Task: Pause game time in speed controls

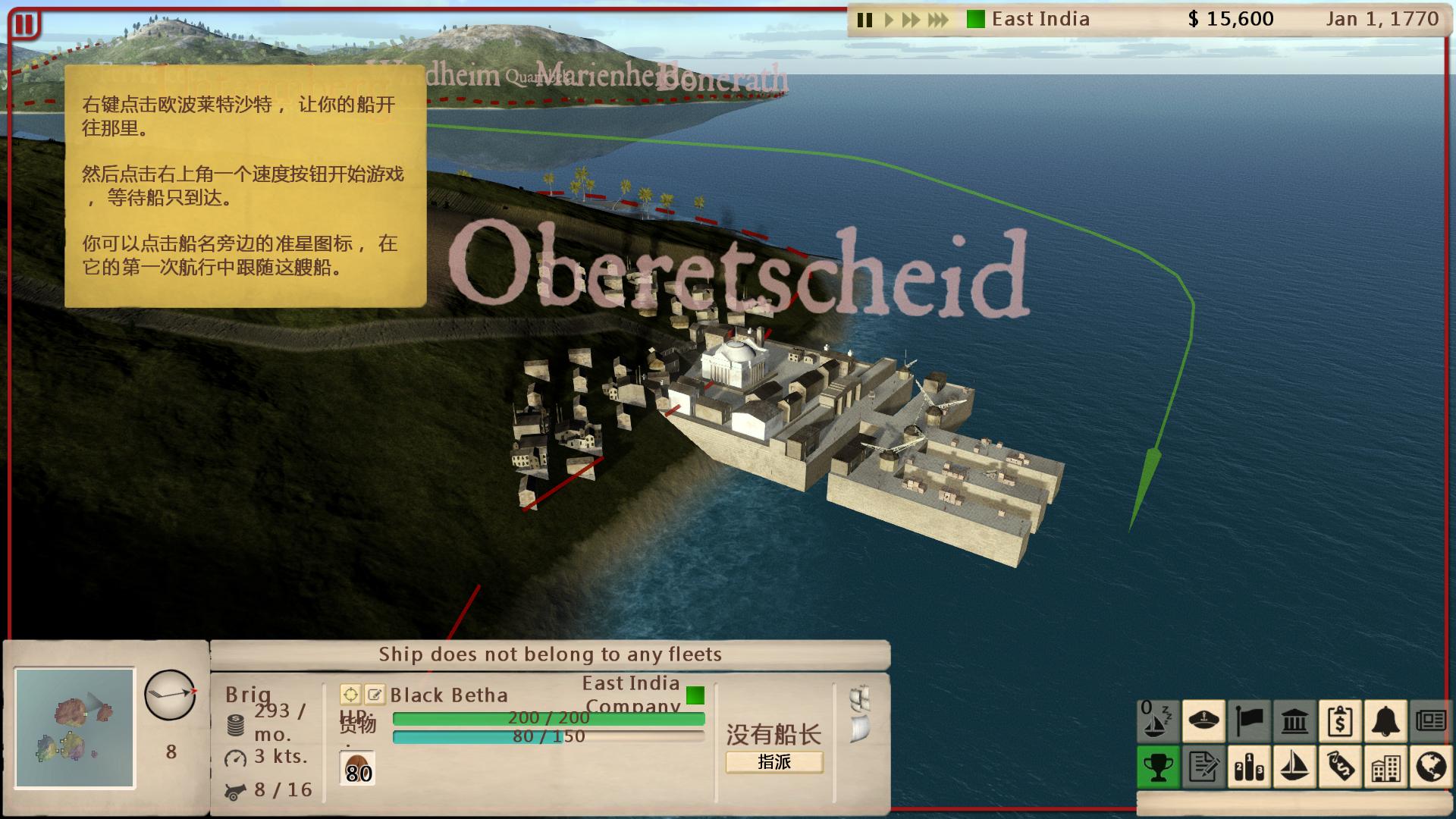Action: pos(864,20)
